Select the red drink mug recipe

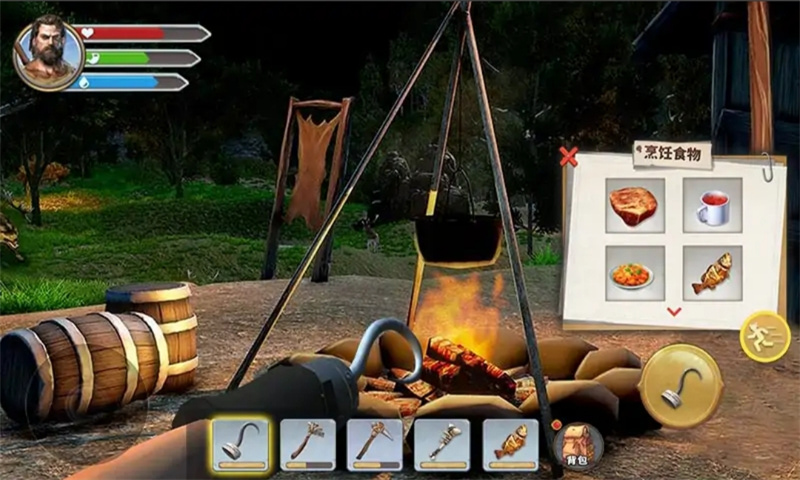(712, 205)
